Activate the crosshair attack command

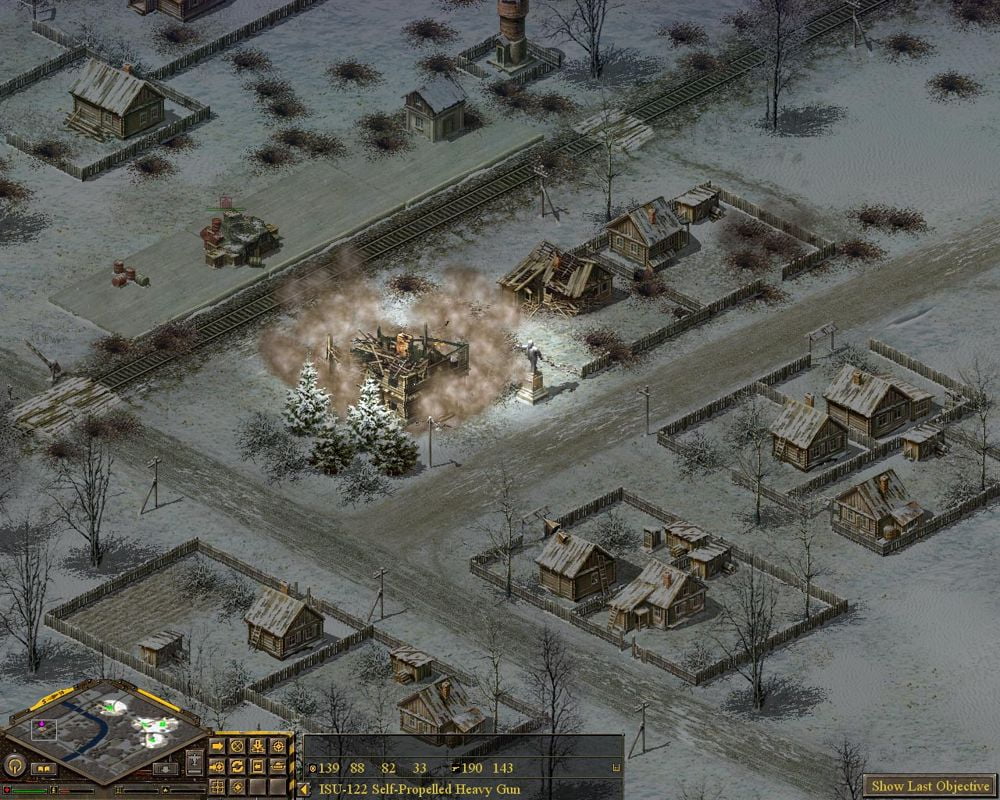pyautogui.click(x=278, y=746)
